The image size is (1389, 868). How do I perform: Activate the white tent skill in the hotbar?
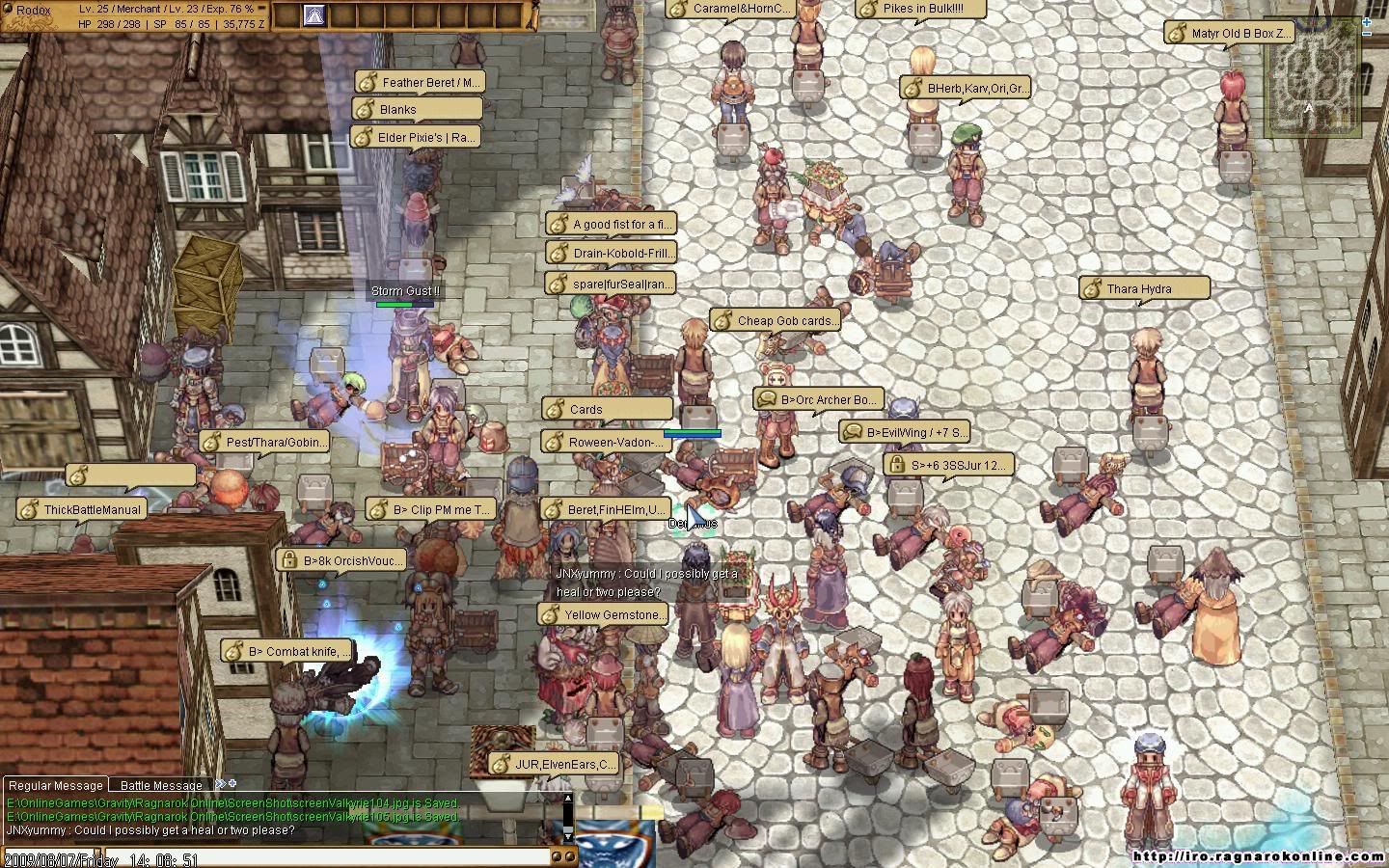313,15
